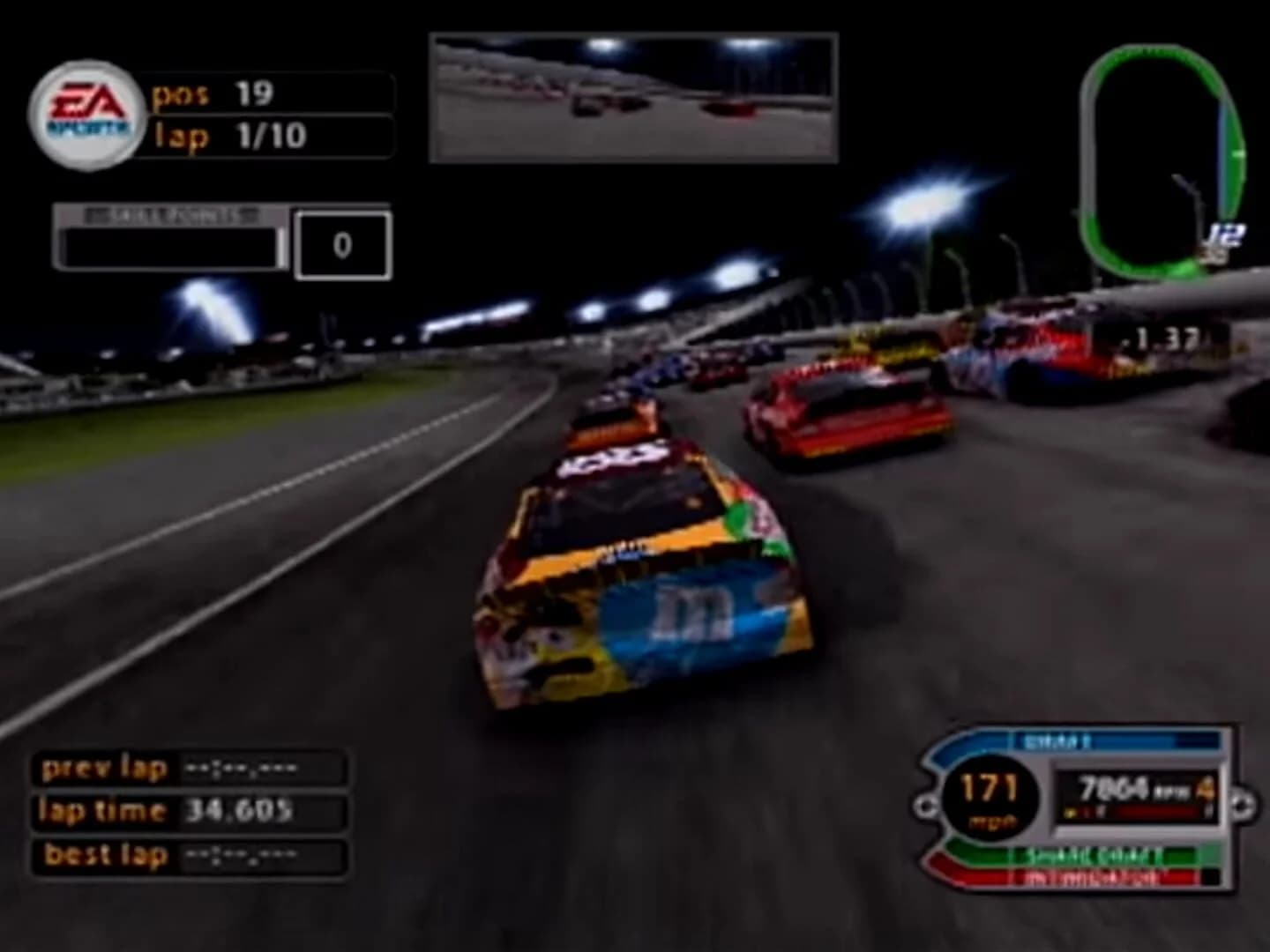Click the lap time showing 34.605
The height and width of the screenshot is (952, 1270).
click(247, 811)
